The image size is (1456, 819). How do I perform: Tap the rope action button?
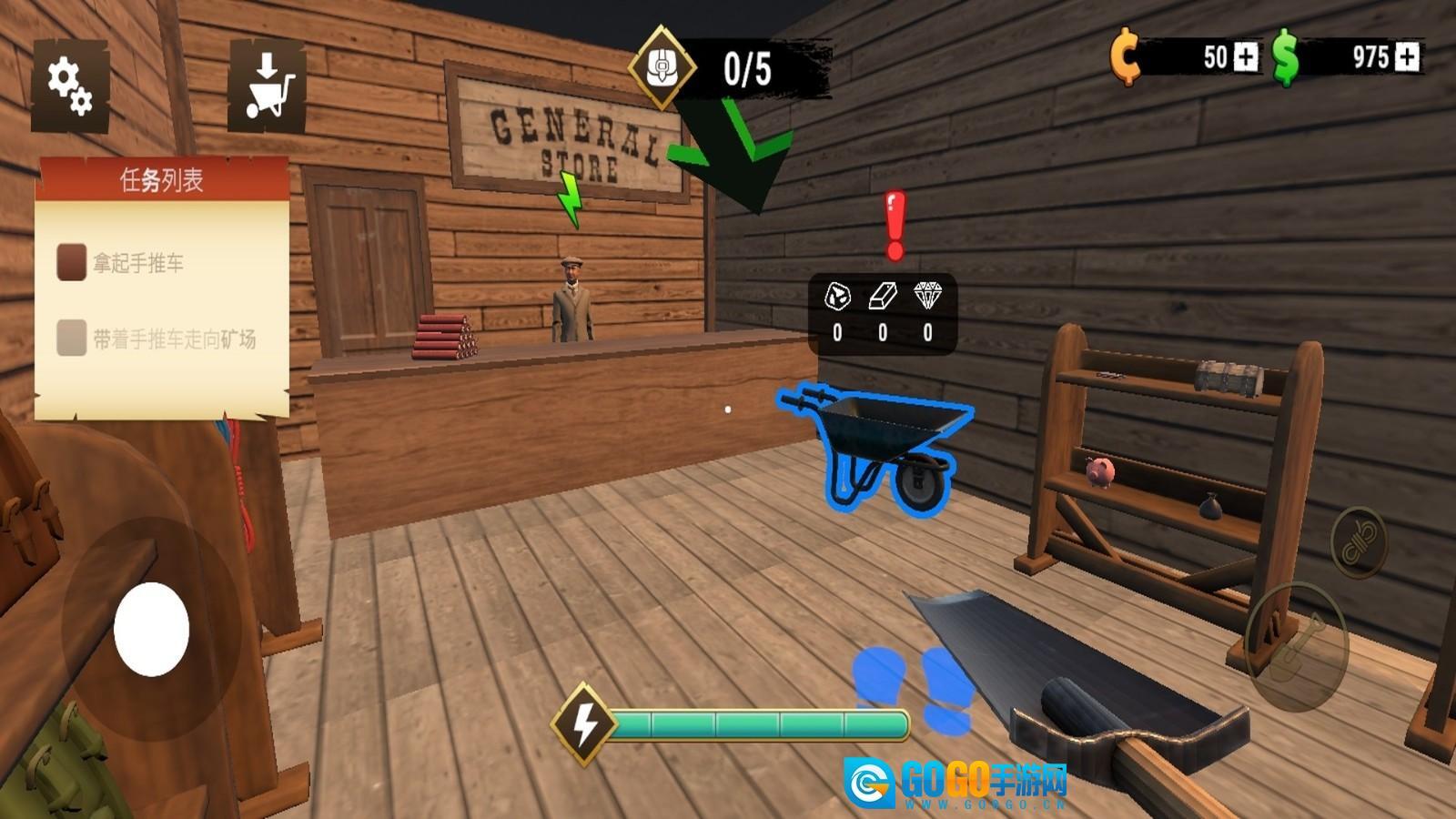pos(1359,542)
